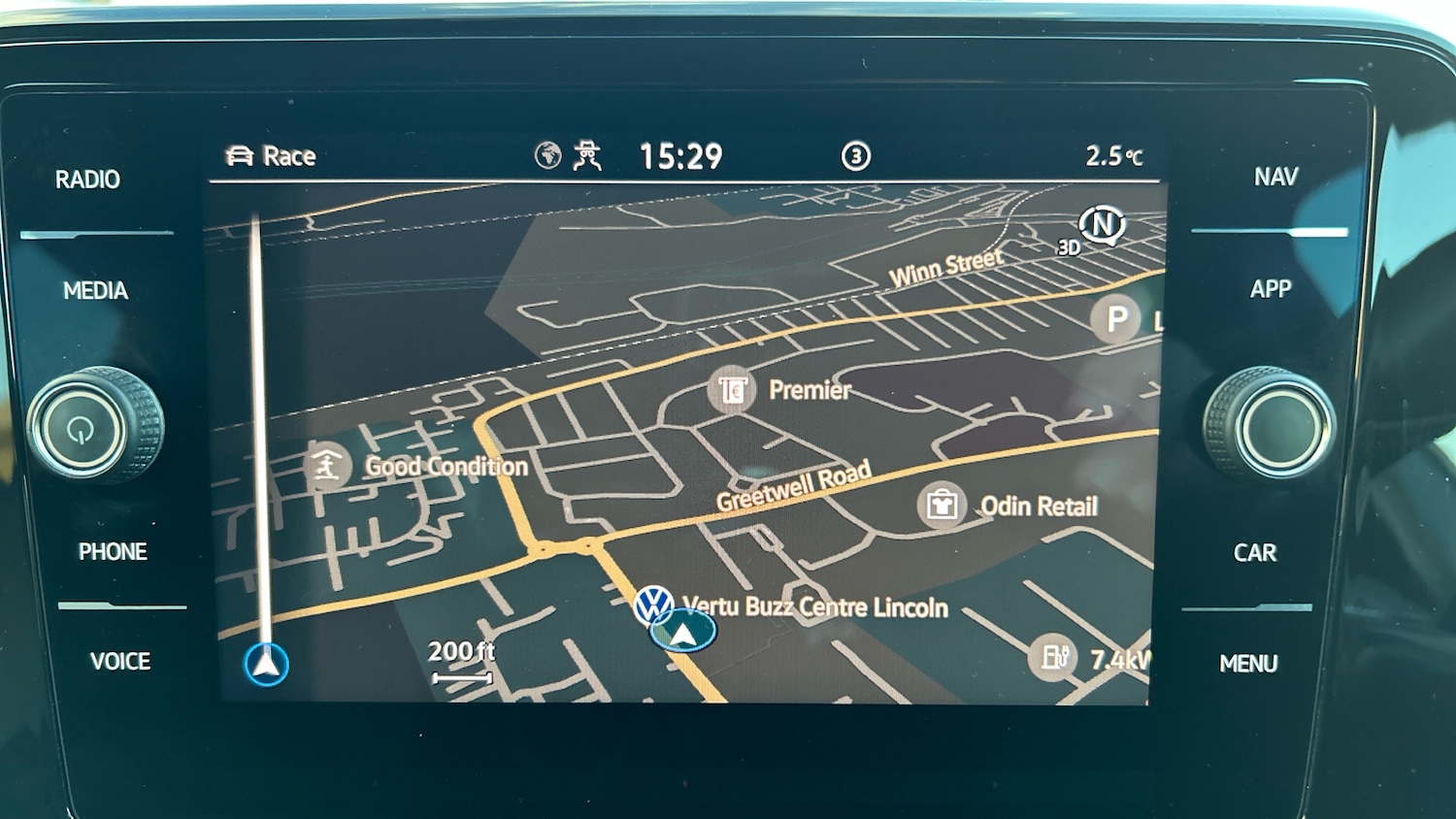The image size is (1456, 819).
Task: Click the 200 ft map scale
Action: point(461,660)
